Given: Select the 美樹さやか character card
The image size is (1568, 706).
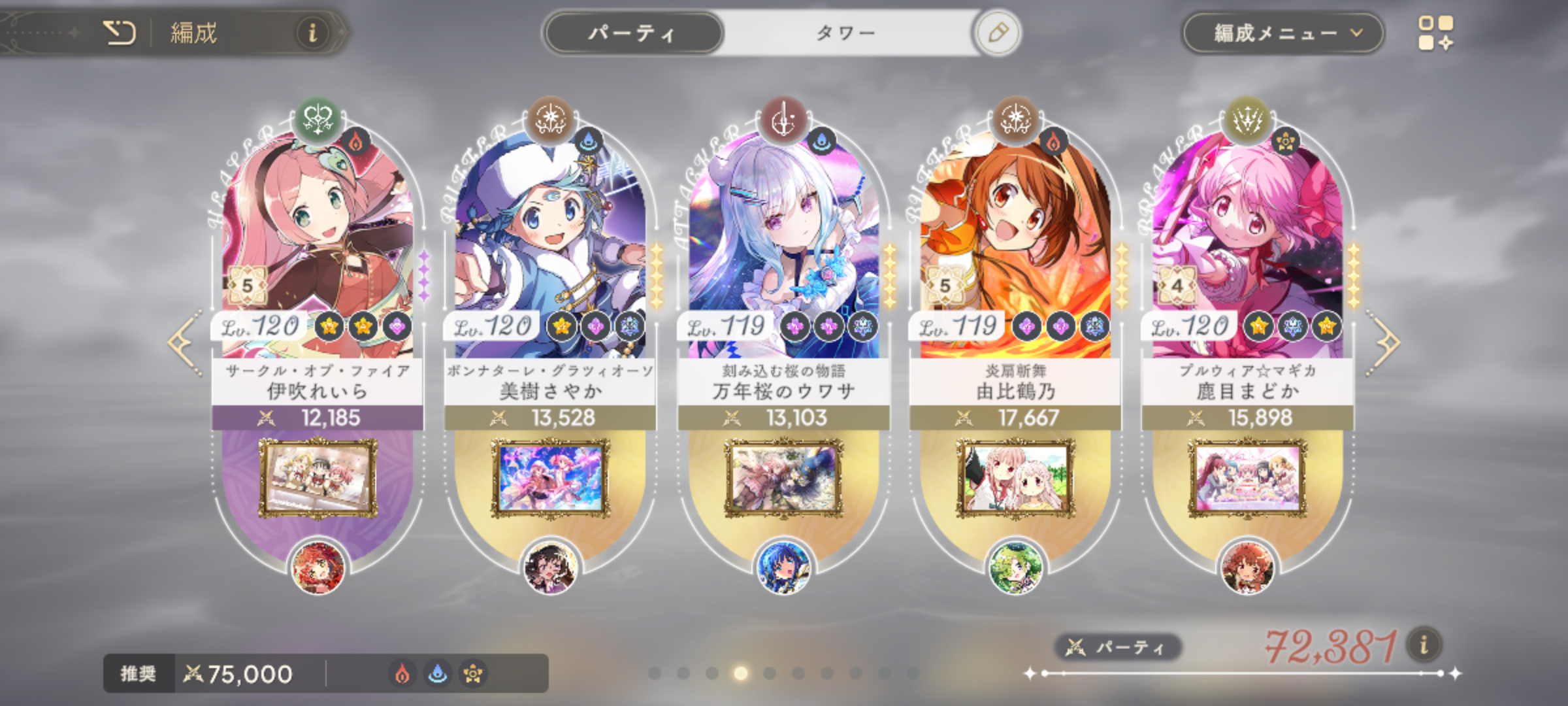Looking at the screenshot, I should click(x=550, y=248).
